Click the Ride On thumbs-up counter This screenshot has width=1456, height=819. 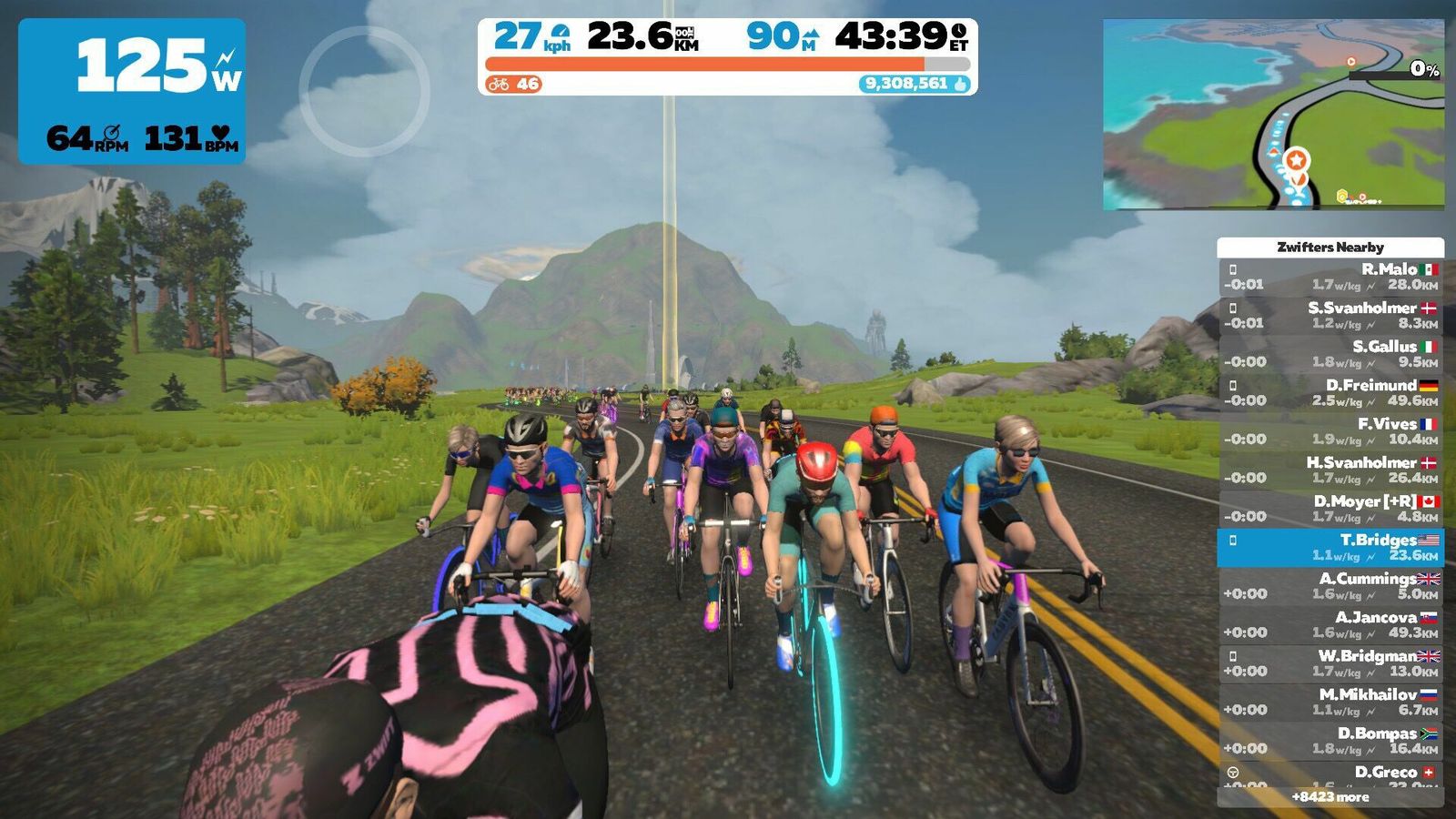pyautogui.click(x=915, y=84)
